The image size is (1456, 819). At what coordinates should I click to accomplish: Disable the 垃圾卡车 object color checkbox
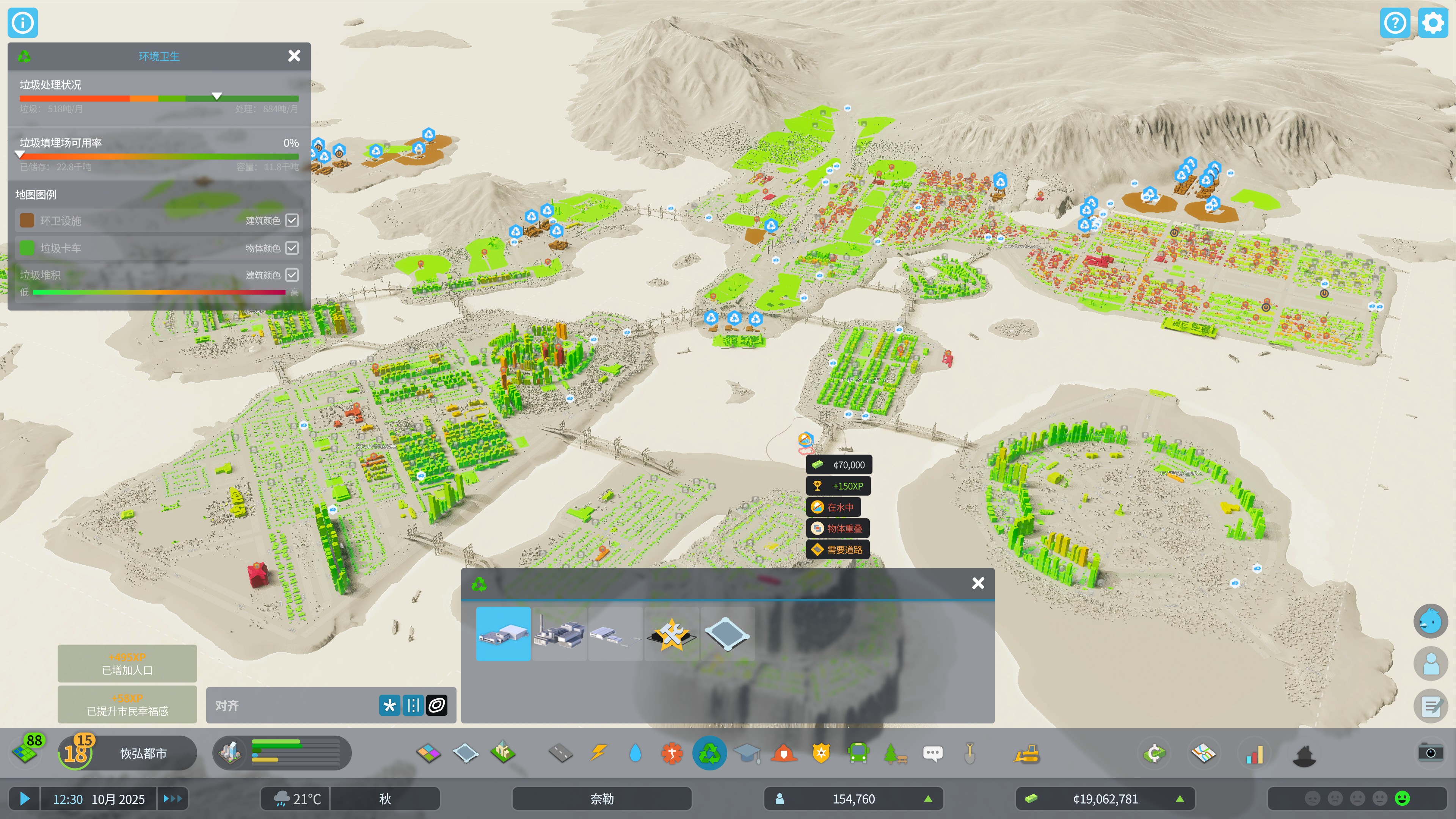pos(292,248)
